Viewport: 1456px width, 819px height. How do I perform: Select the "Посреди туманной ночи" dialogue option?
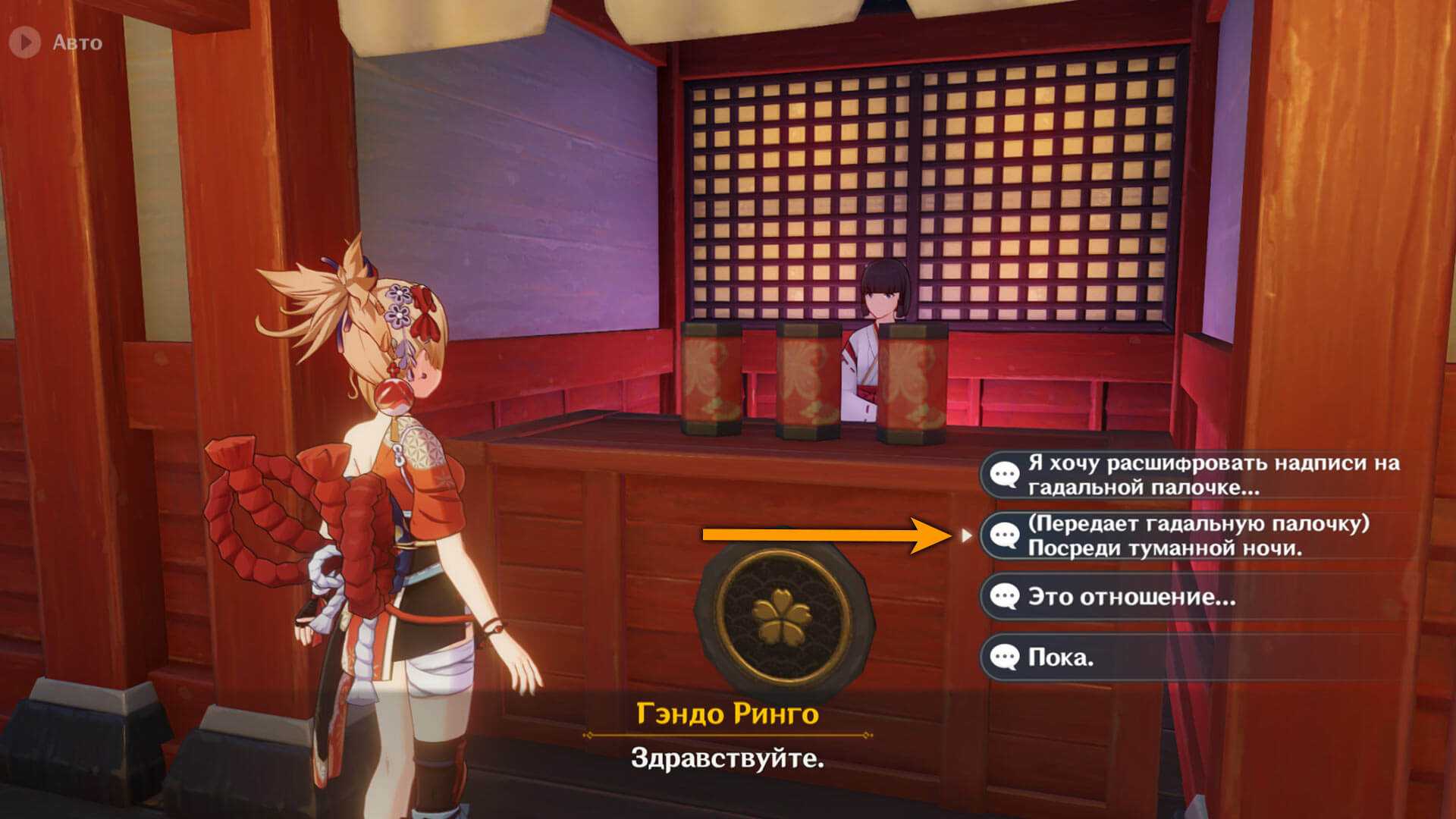click(x=1191, y=535)
